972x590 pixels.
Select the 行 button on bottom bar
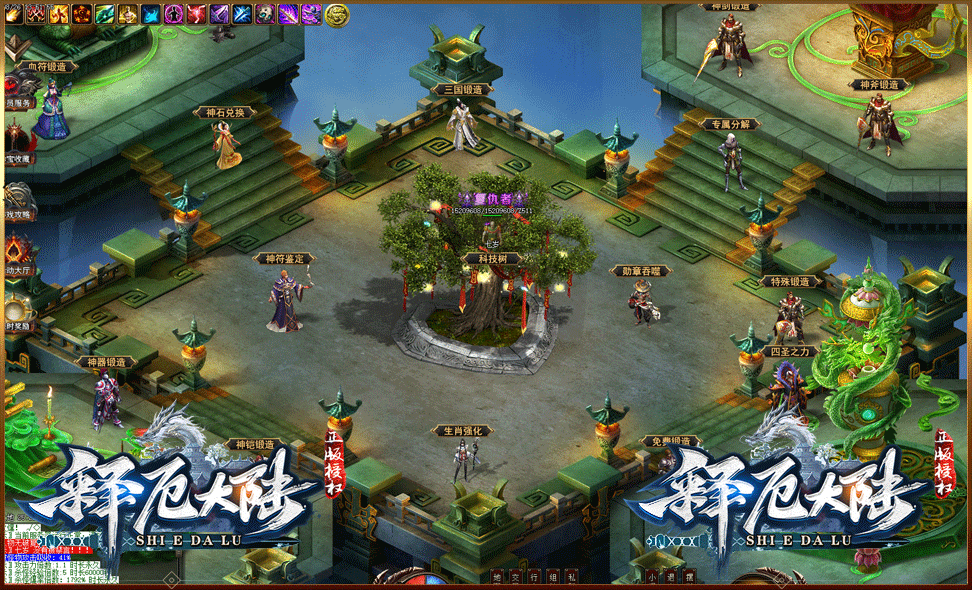[533, 577]
